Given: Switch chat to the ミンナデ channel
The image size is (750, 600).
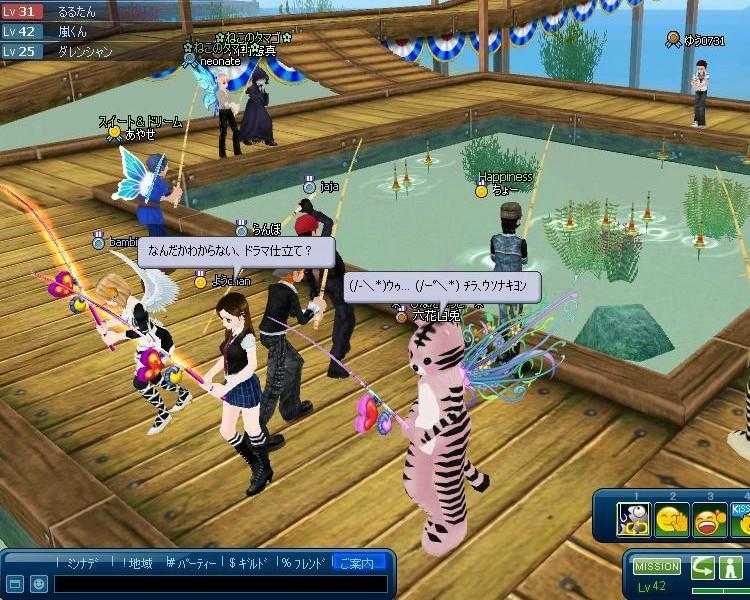Looking at the screenshot, I should pos(80,564).
